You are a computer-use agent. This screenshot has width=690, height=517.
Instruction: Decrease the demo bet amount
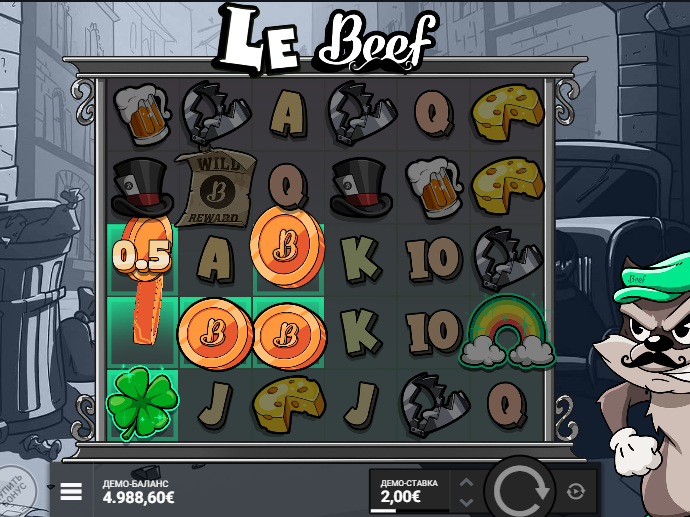(465, 500)
